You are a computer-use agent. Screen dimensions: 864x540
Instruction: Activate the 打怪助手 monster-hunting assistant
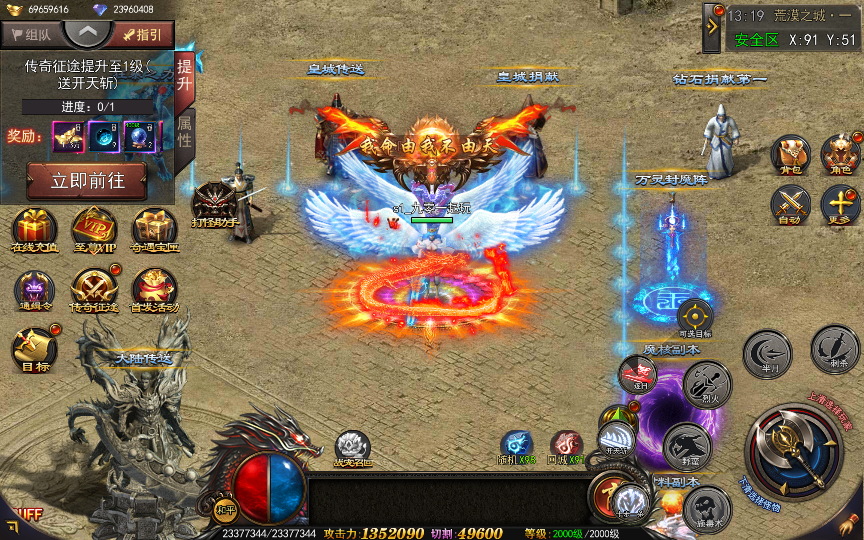click(x=213, y=203)
